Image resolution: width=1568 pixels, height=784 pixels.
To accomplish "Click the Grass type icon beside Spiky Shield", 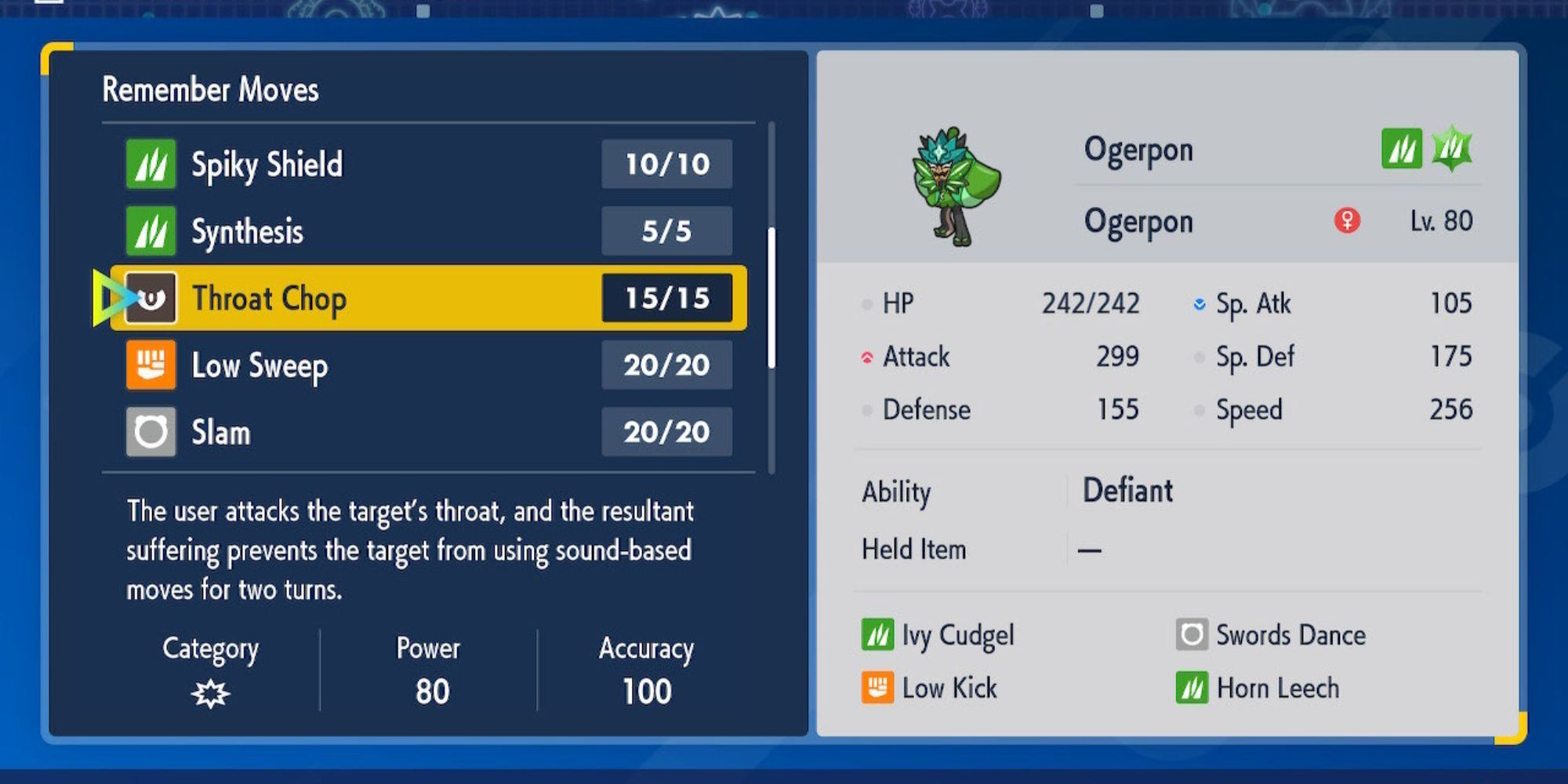I will (151, 164).
